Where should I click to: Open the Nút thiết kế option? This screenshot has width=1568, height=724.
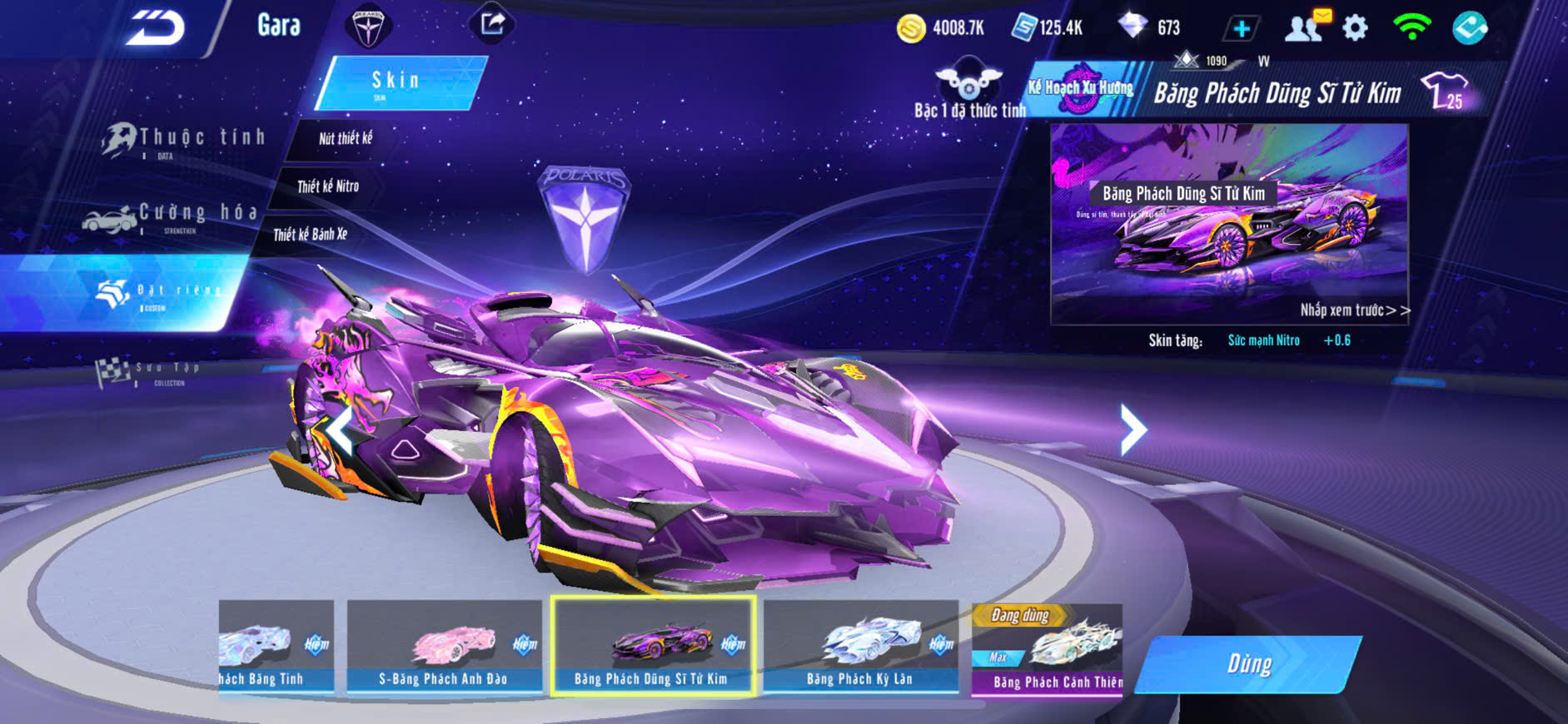(x=345, y=139)
